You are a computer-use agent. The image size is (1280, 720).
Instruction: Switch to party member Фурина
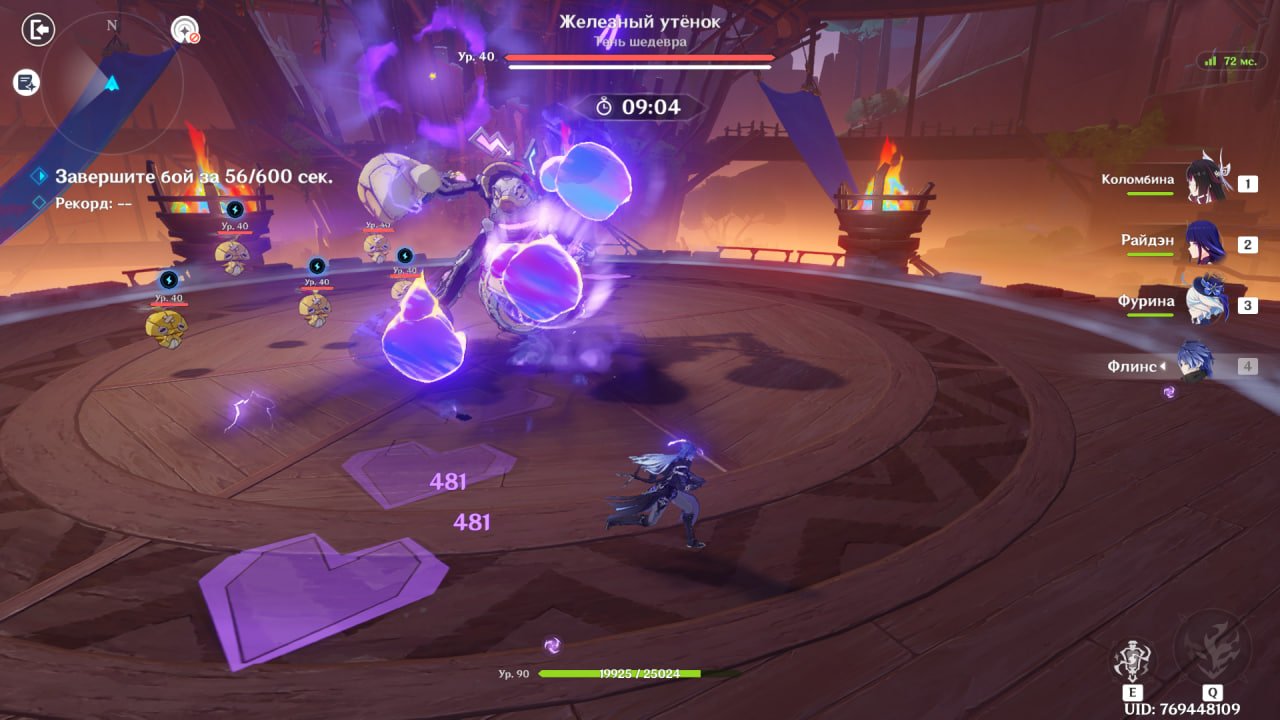[1205, 304]
